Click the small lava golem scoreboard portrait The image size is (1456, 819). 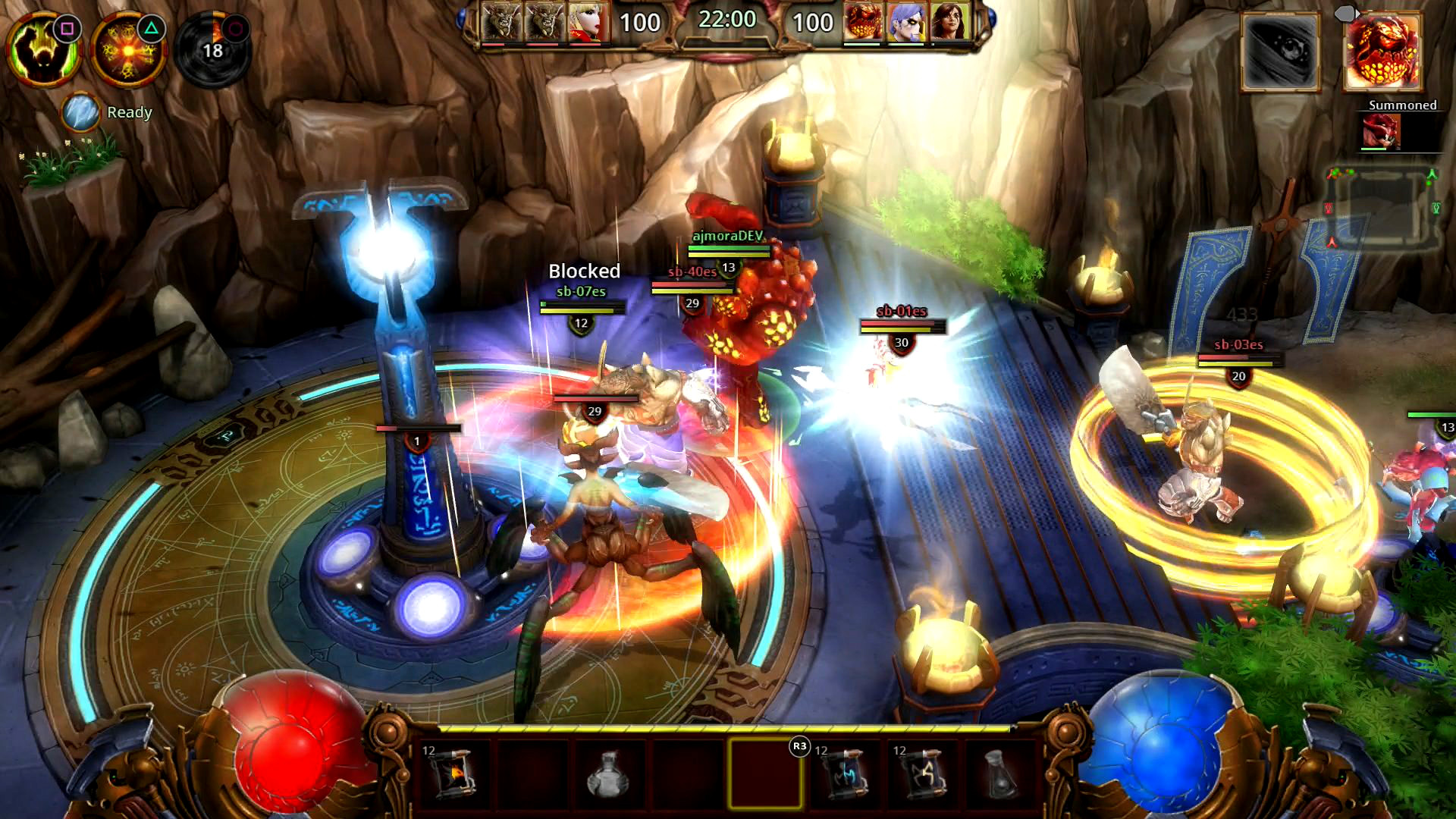click(864, 22)
